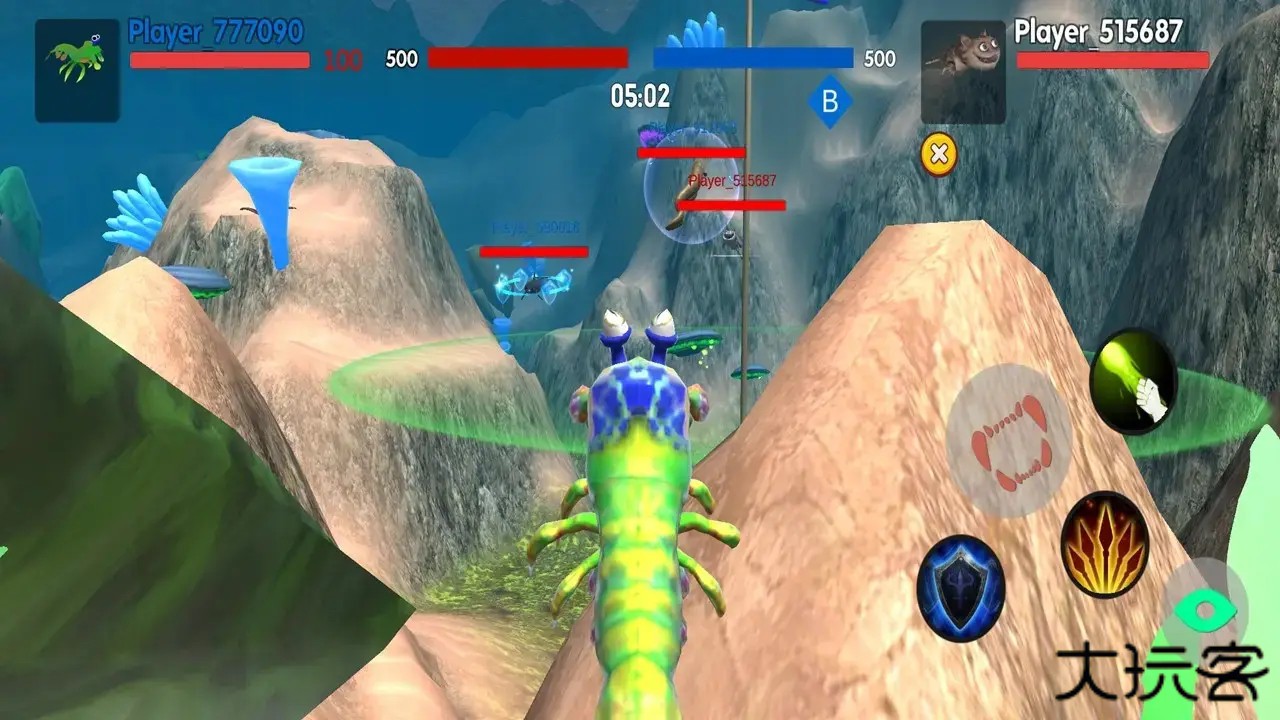The image size is (1280, 720).
Task: Activate the blue shield defense ability
Action: pyautogui.click(x=960, y=588)
